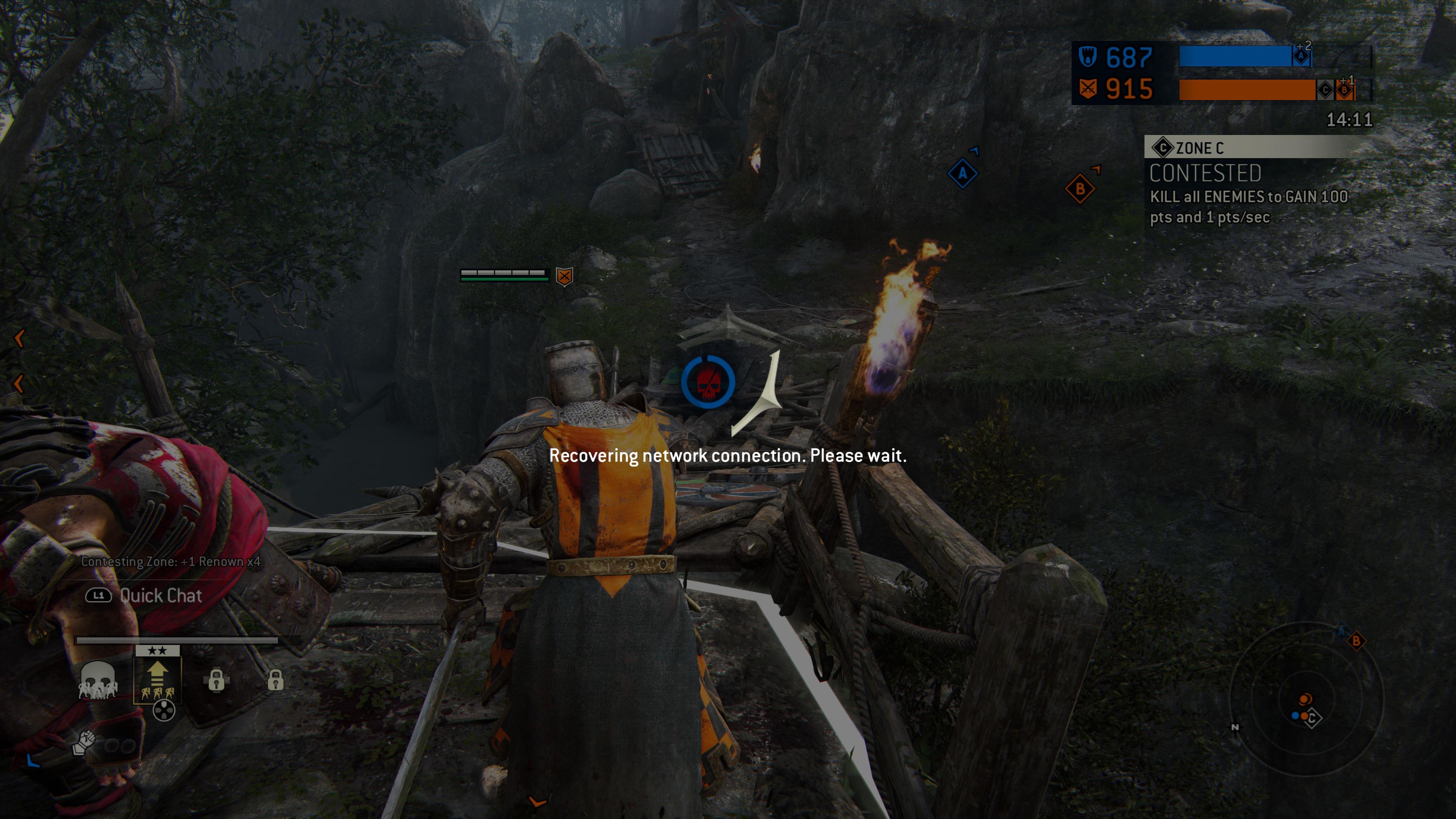Click the red skull marker in blue ring
Viewport: 1456px width, 819px height.
708,383
